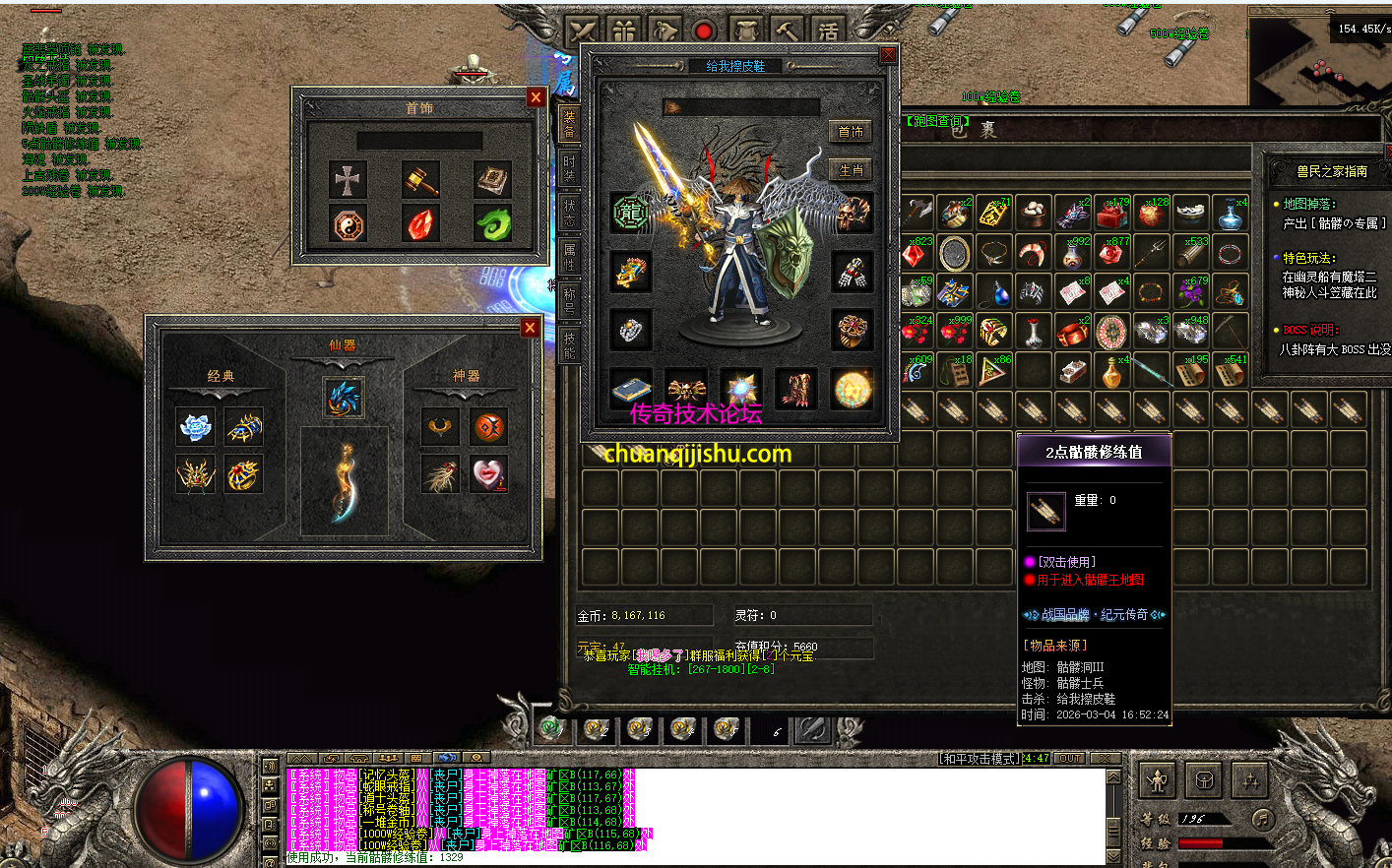1392x868 pixels.
Task: Select the blue book equipment slot
Action: [630, 390]
